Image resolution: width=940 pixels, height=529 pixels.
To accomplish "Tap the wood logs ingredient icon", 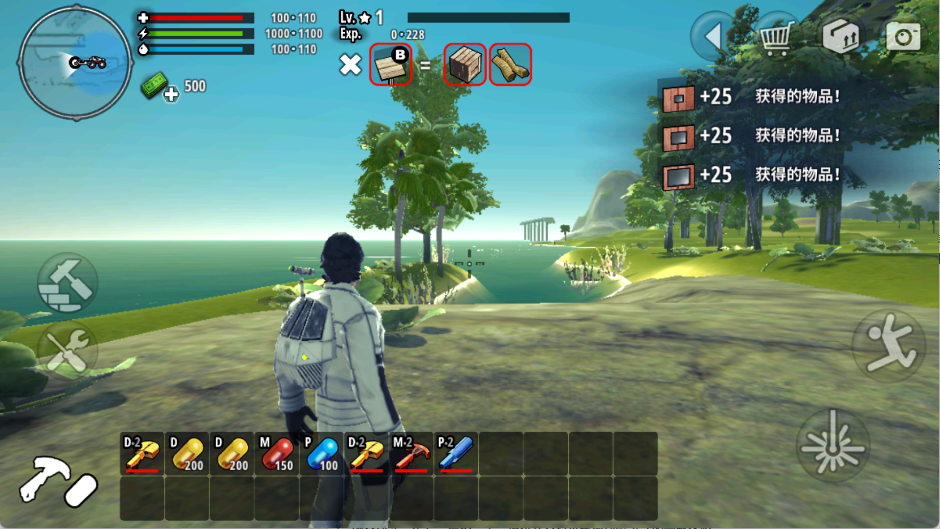I will tap(510, 65).
